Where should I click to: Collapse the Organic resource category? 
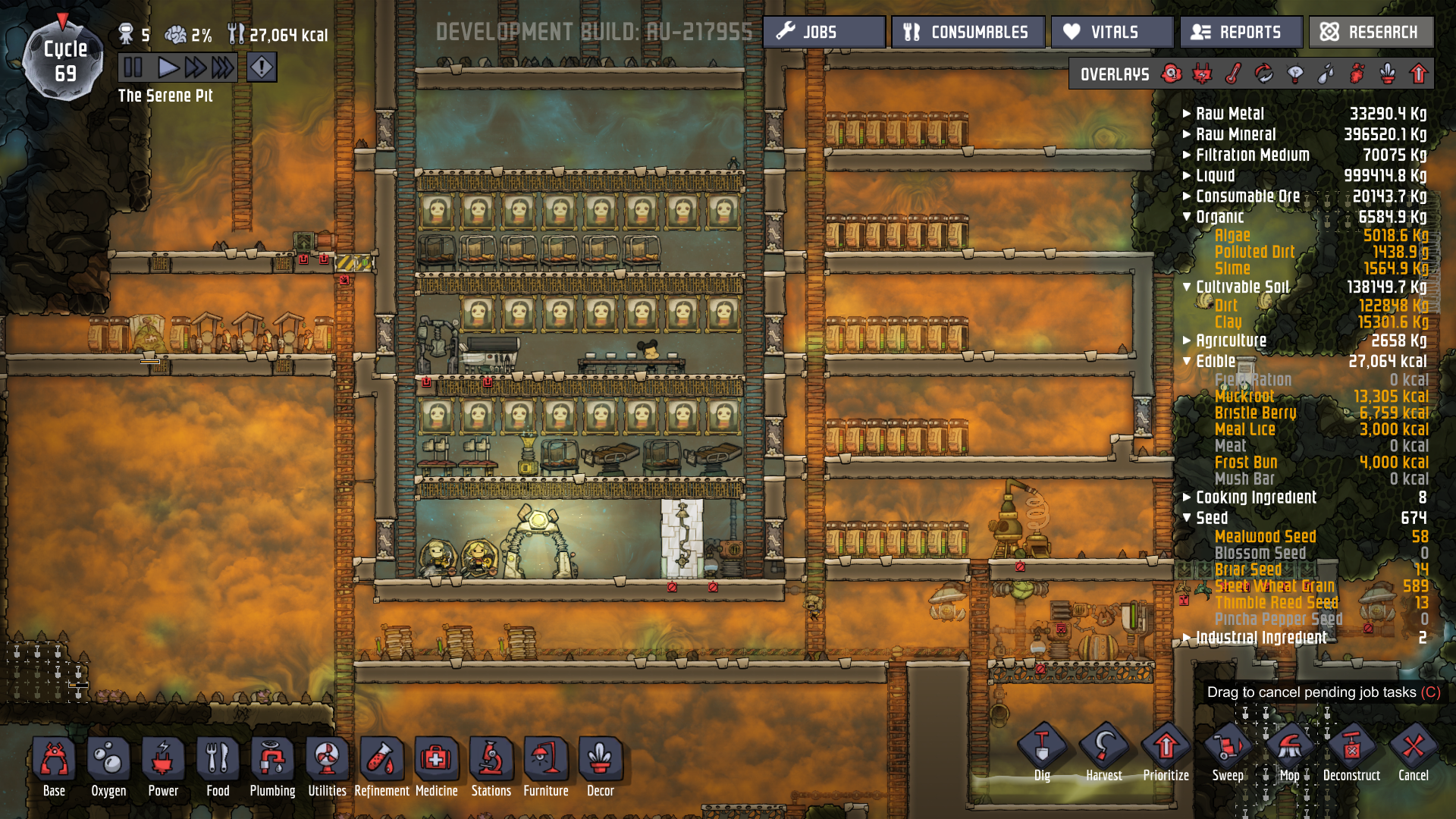[1188, 216]
